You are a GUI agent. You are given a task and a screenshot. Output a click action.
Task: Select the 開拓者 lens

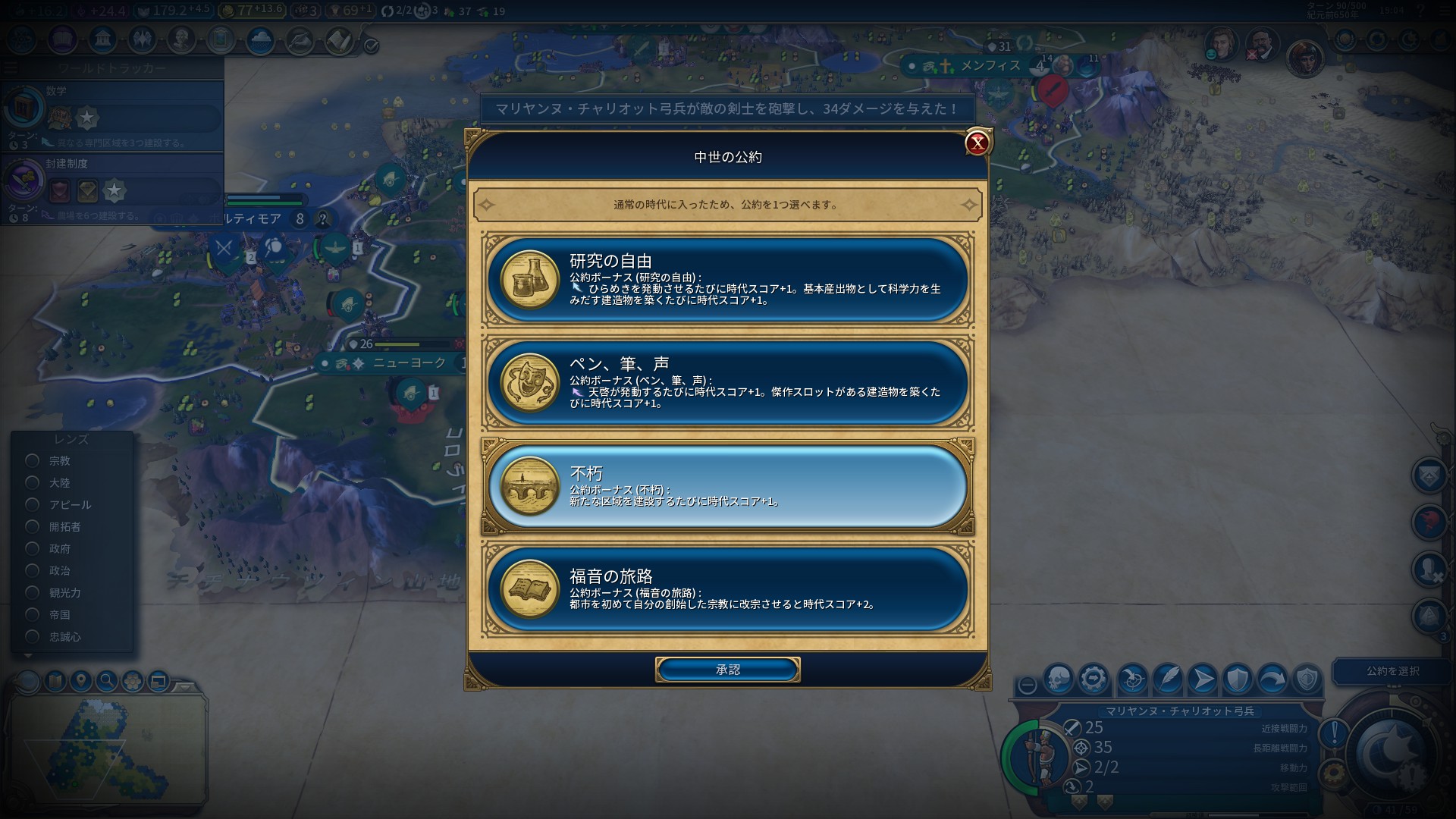(x=33, y=526)
